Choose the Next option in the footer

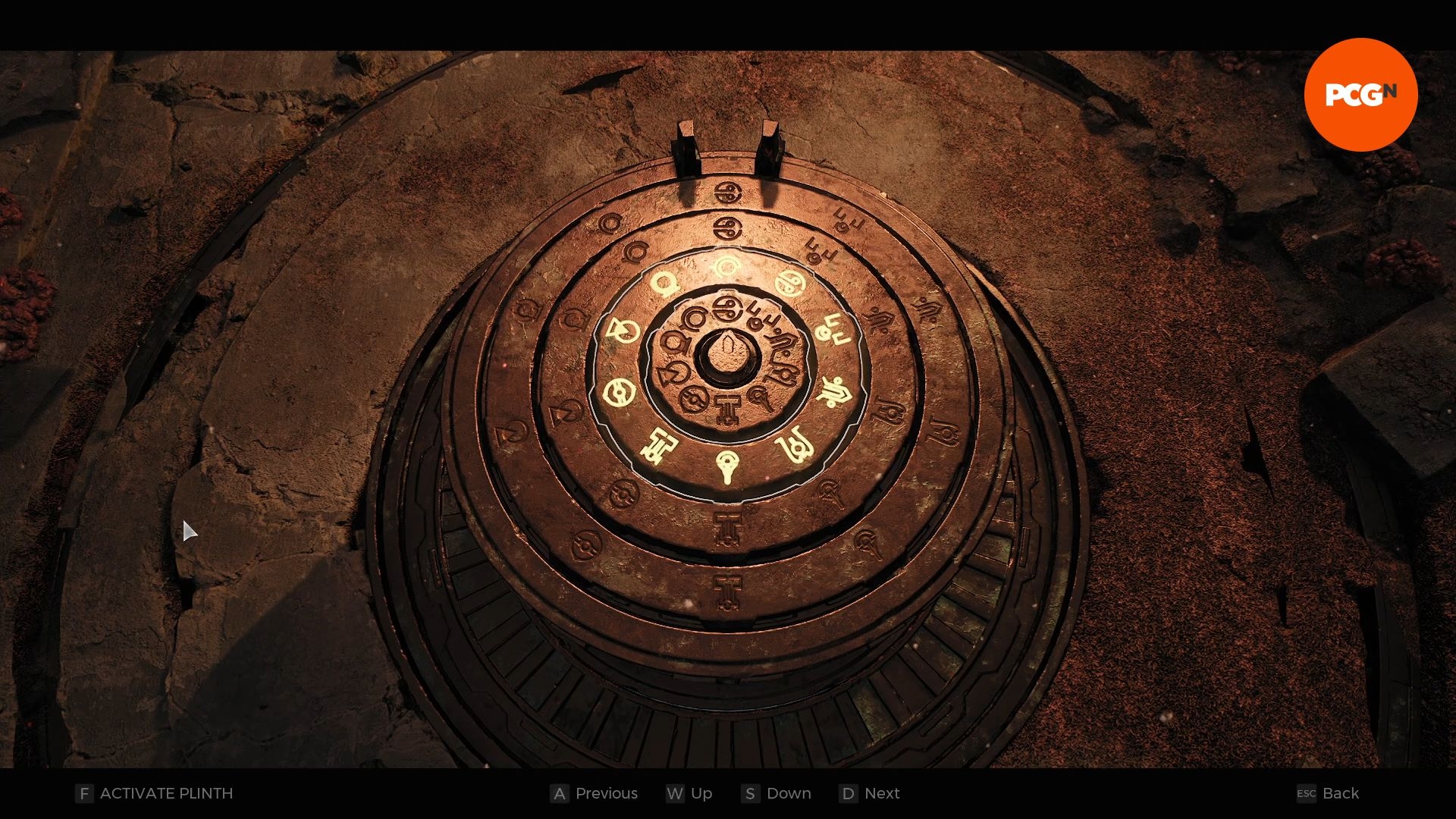(x=870, y=793)
